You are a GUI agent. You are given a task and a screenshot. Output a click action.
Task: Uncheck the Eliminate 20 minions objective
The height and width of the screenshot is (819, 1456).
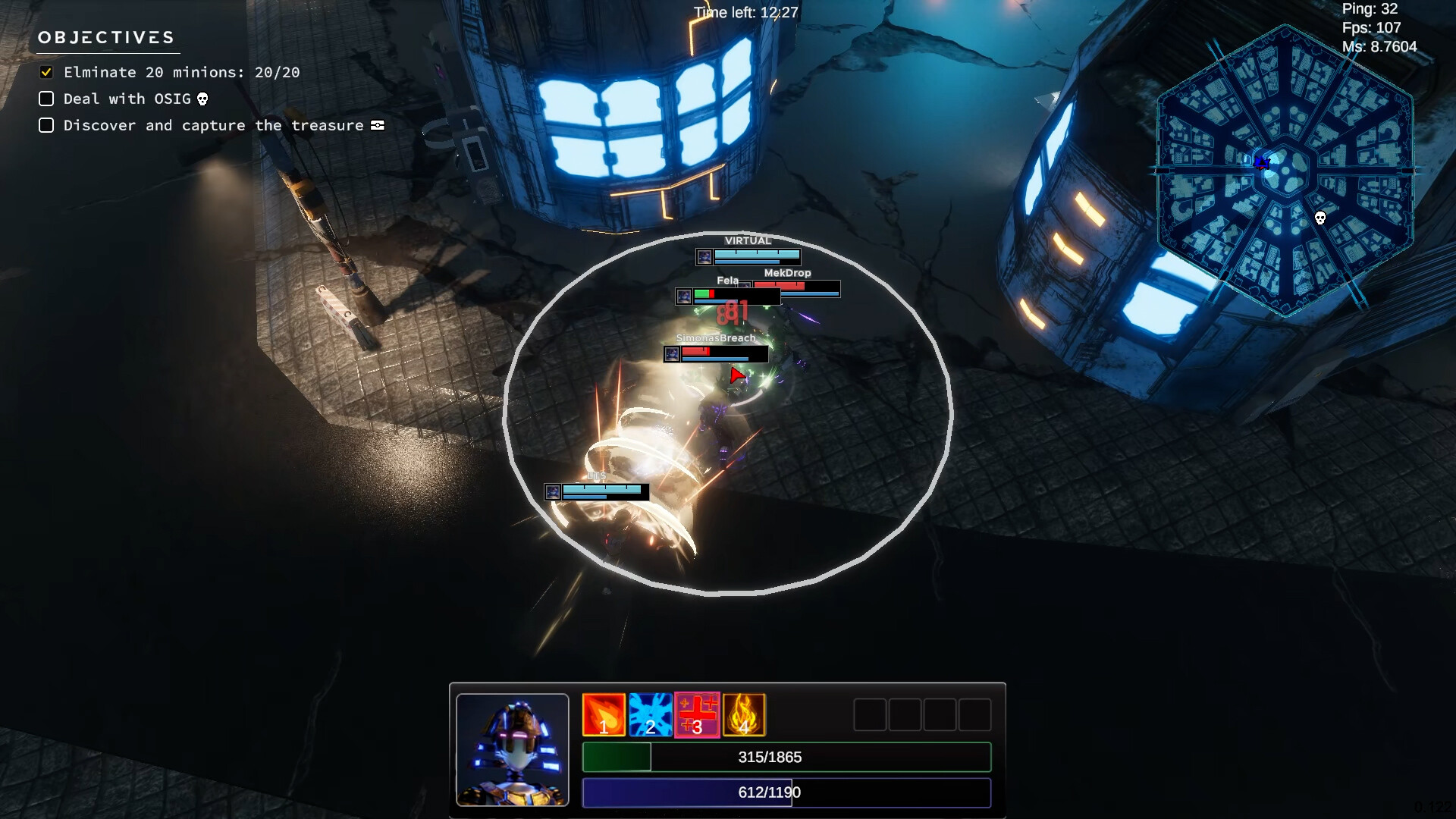[46, 71]
